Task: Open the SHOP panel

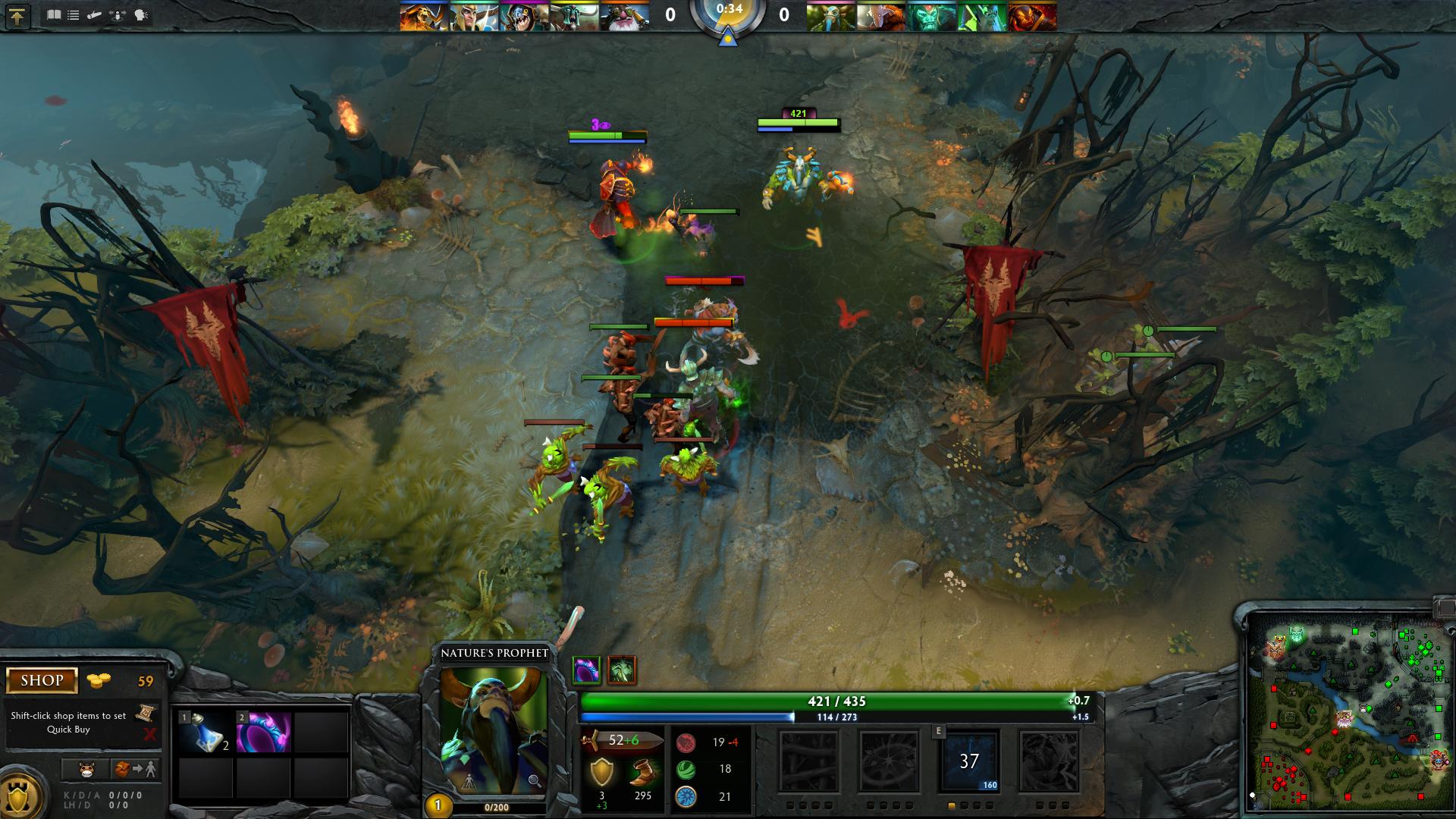Action: click(x=42, y=680)
